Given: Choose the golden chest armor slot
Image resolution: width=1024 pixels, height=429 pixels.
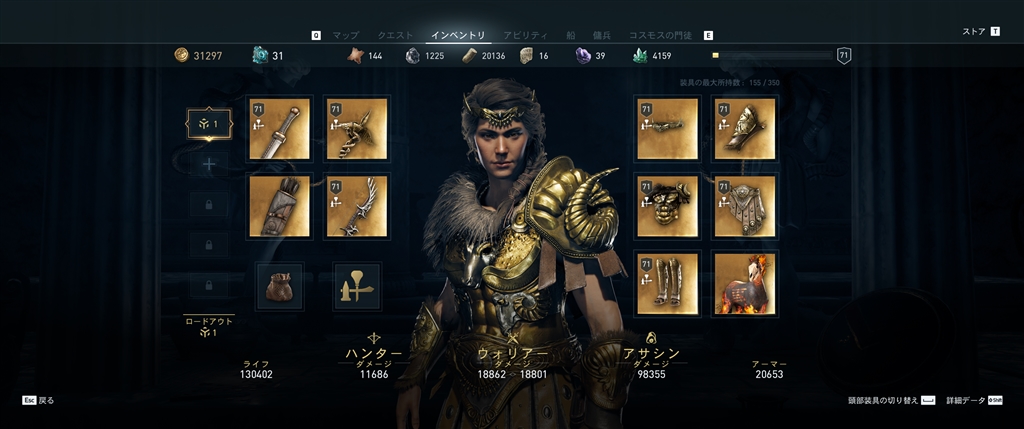Looking at the screenshot, I should [x=667, y=207].
